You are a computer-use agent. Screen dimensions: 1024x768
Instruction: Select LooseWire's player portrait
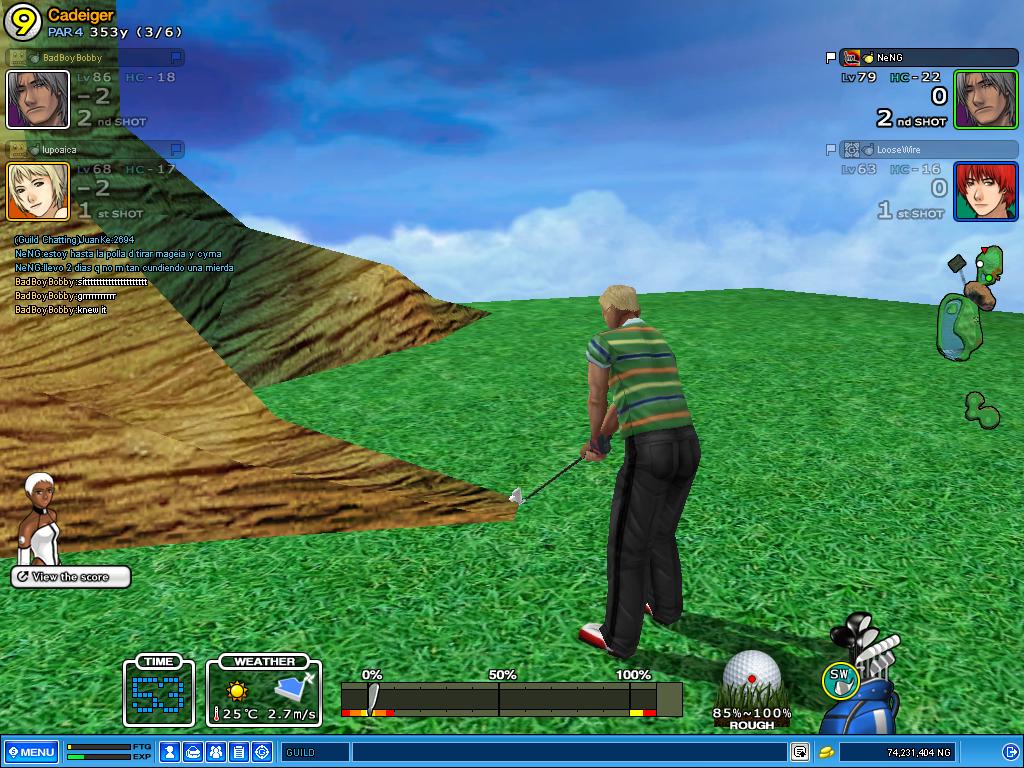point(985,191)
